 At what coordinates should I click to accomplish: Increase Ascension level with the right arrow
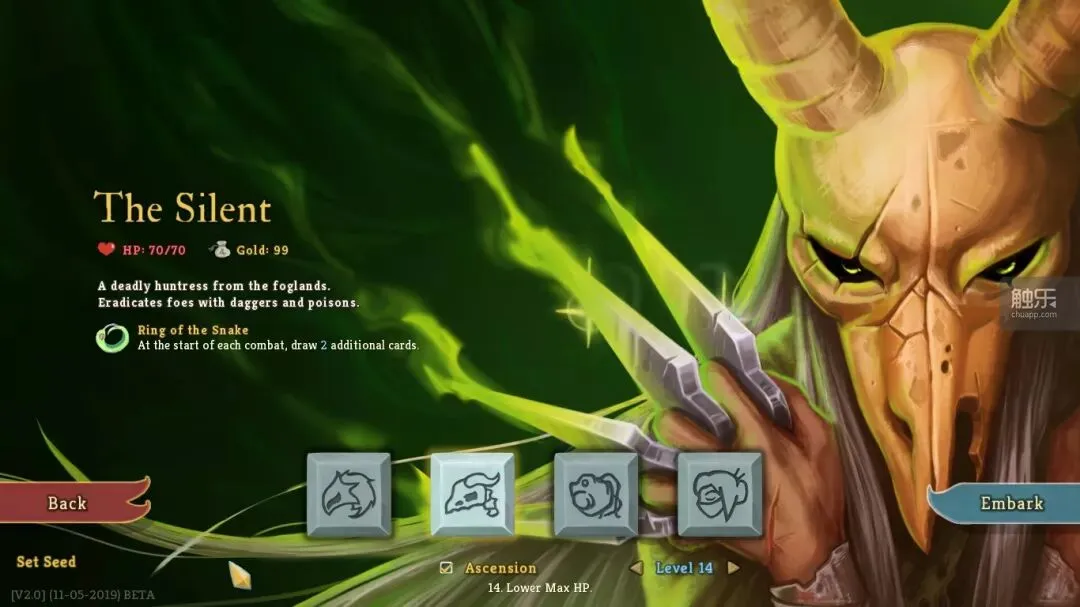733,568
